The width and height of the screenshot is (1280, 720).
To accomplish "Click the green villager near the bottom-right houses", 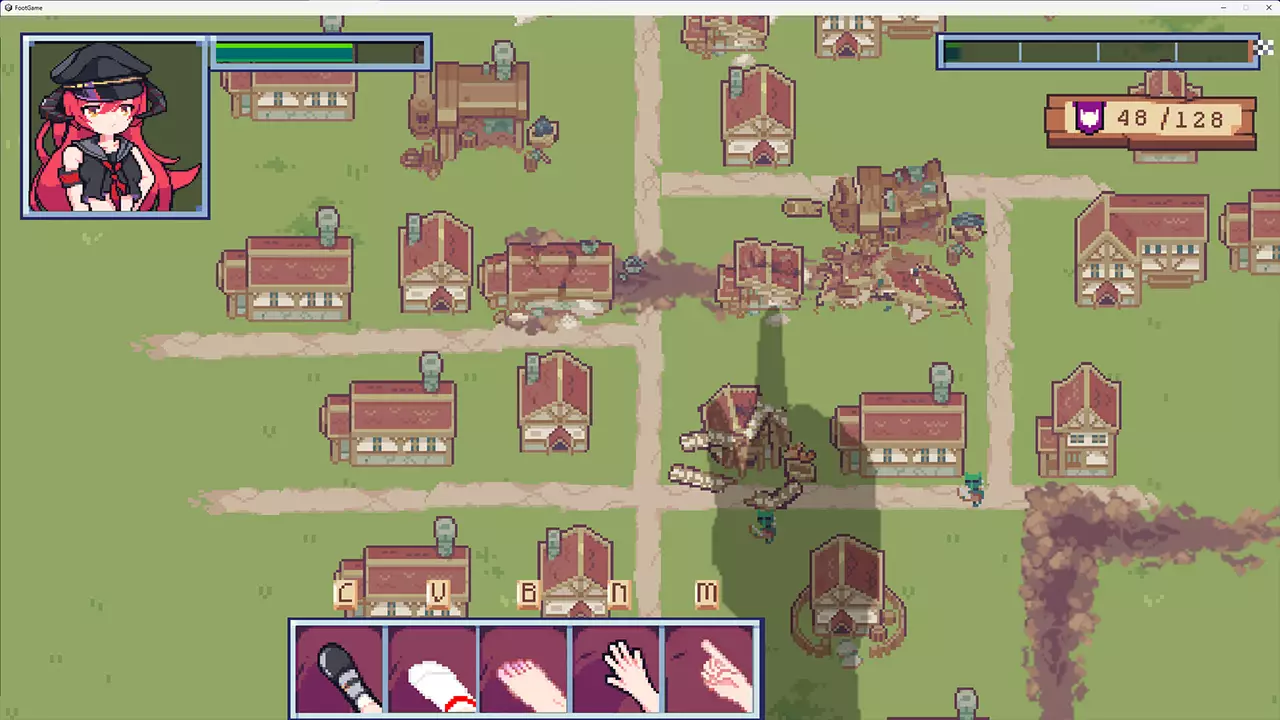I will pyautogui.click(x=975, y=490).
